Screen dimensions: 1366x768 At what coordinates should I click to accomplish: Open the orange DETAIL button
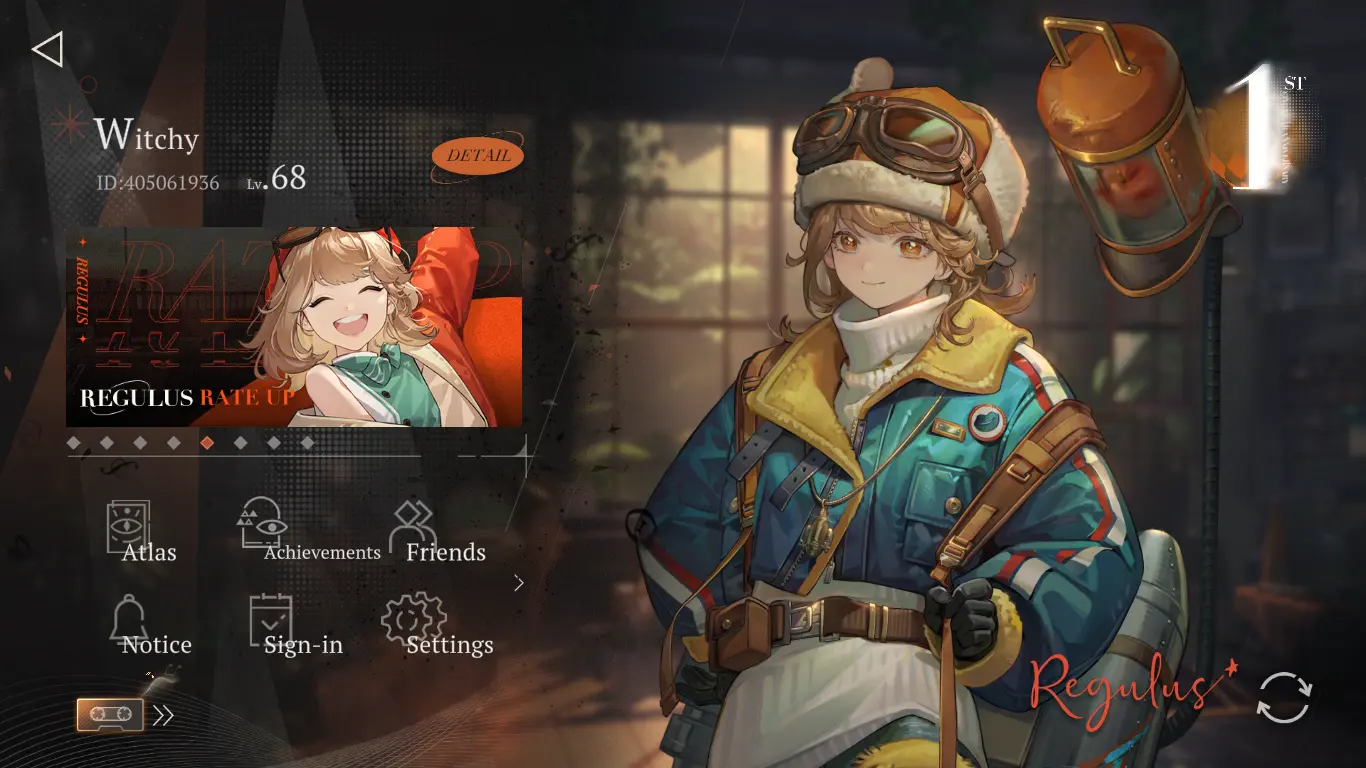coord(478,156)
